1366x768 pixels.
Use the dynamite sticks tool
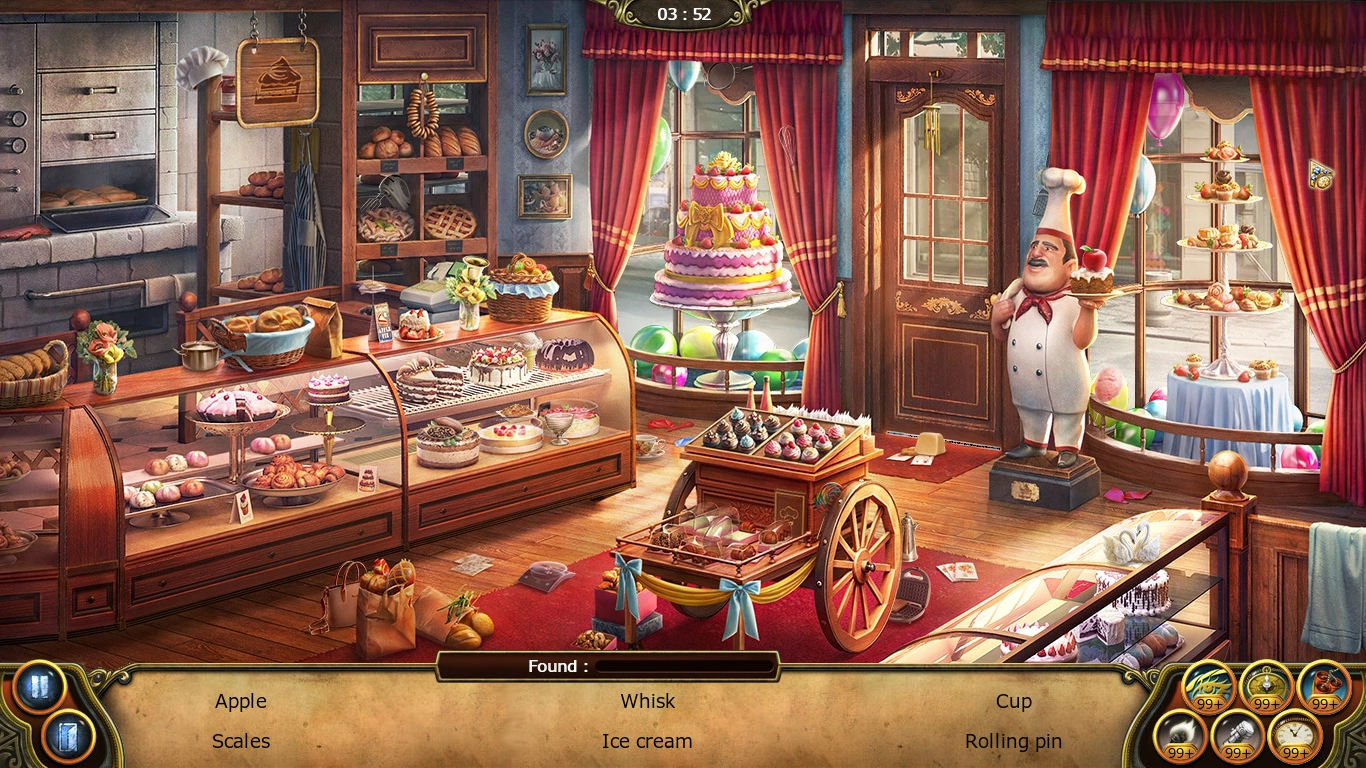(x=1324, y=687)
